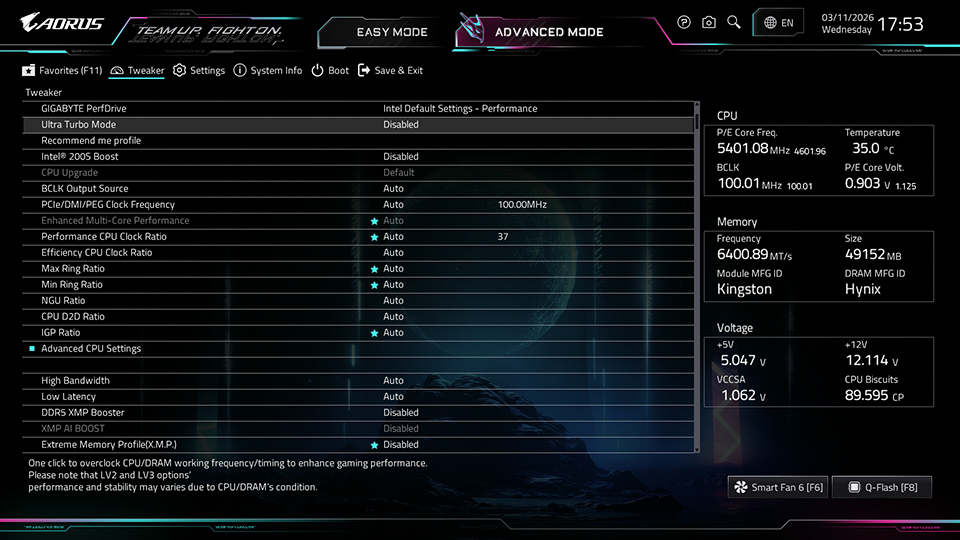
Task: Click the camera screenshot icon
Action: click(709, 22)
